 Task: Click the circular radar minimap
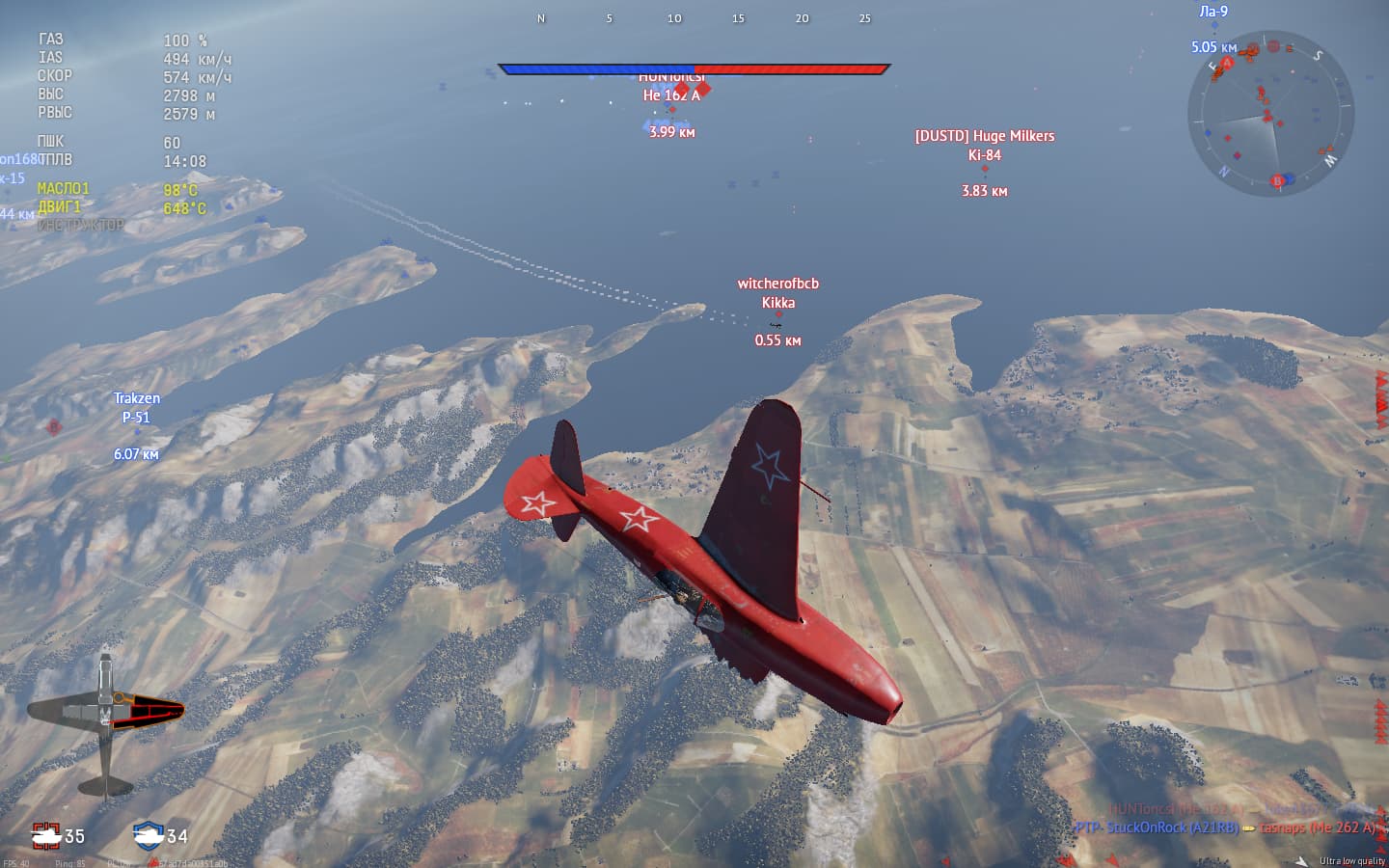point(1270,114)
